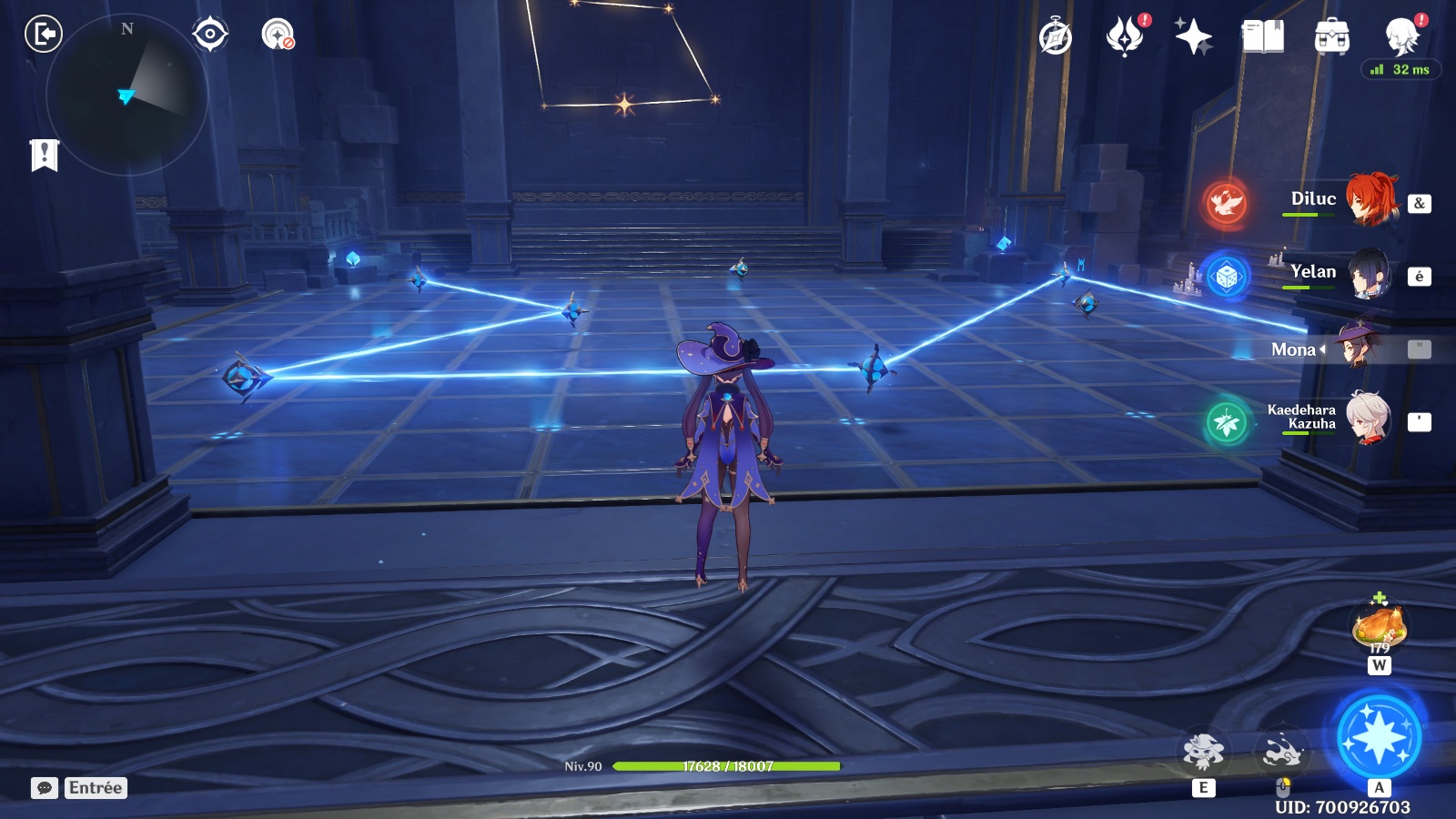Open the Wish star icon
This screenshot has height=819, width=1456.
[1193, 37]
